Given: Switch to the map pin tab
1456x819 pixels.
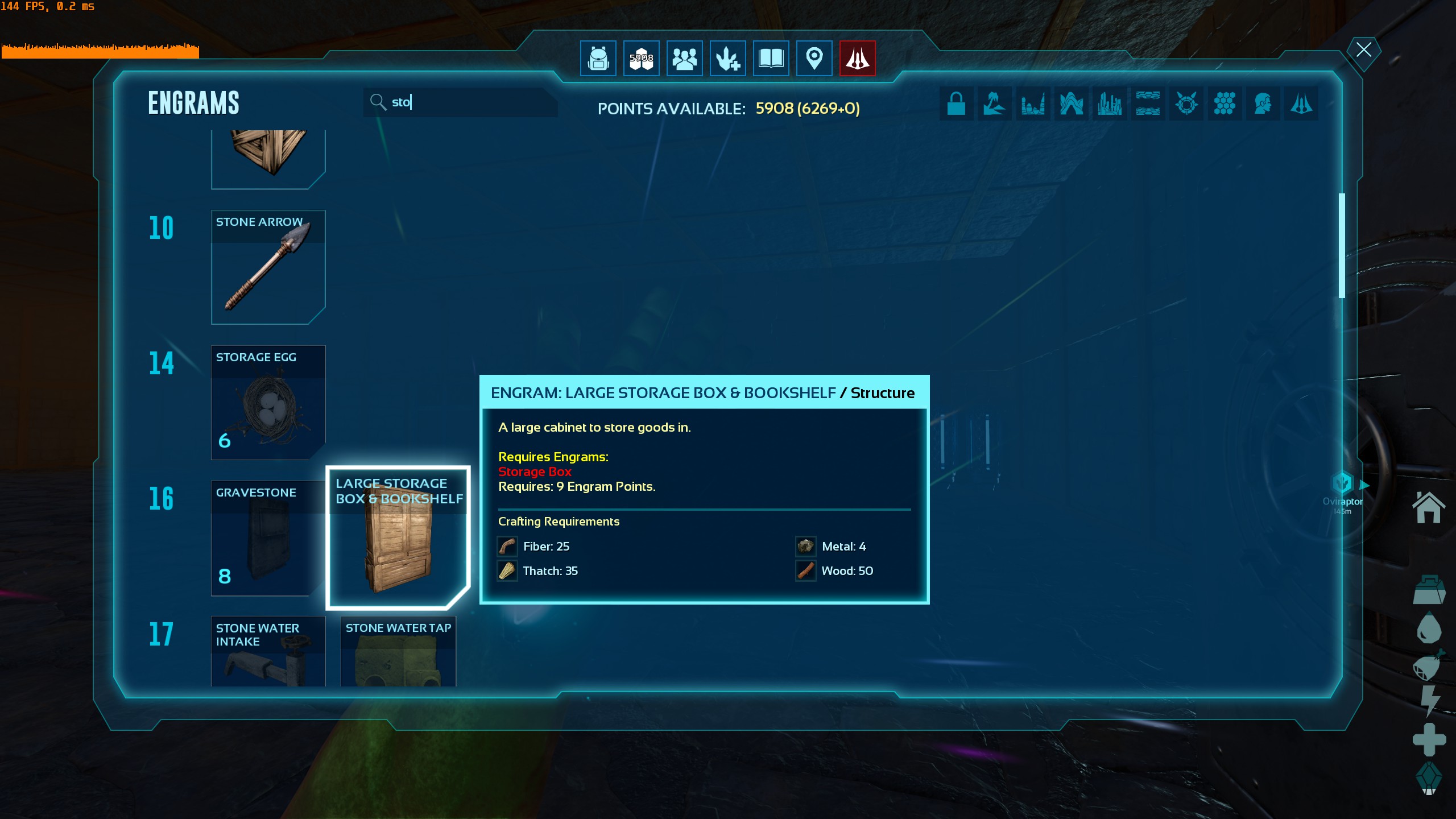Looking at the screenshot, I should click(x=814, y=58).
